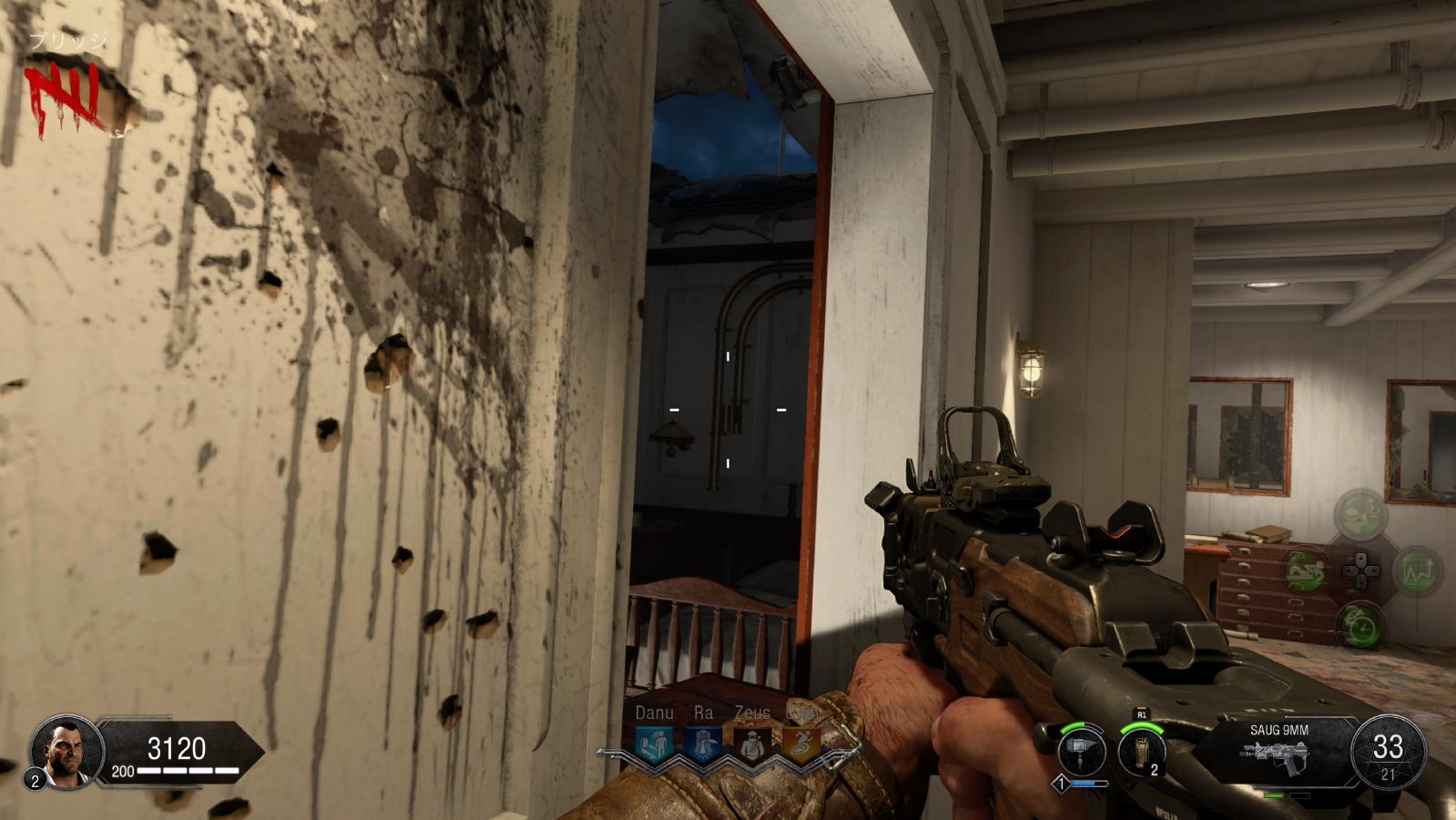This screenshot has width=1456, height=820.
Task: Select the SAUG 9MM weapon icon
Action: pyautogui.click(x=1278, y=756)
